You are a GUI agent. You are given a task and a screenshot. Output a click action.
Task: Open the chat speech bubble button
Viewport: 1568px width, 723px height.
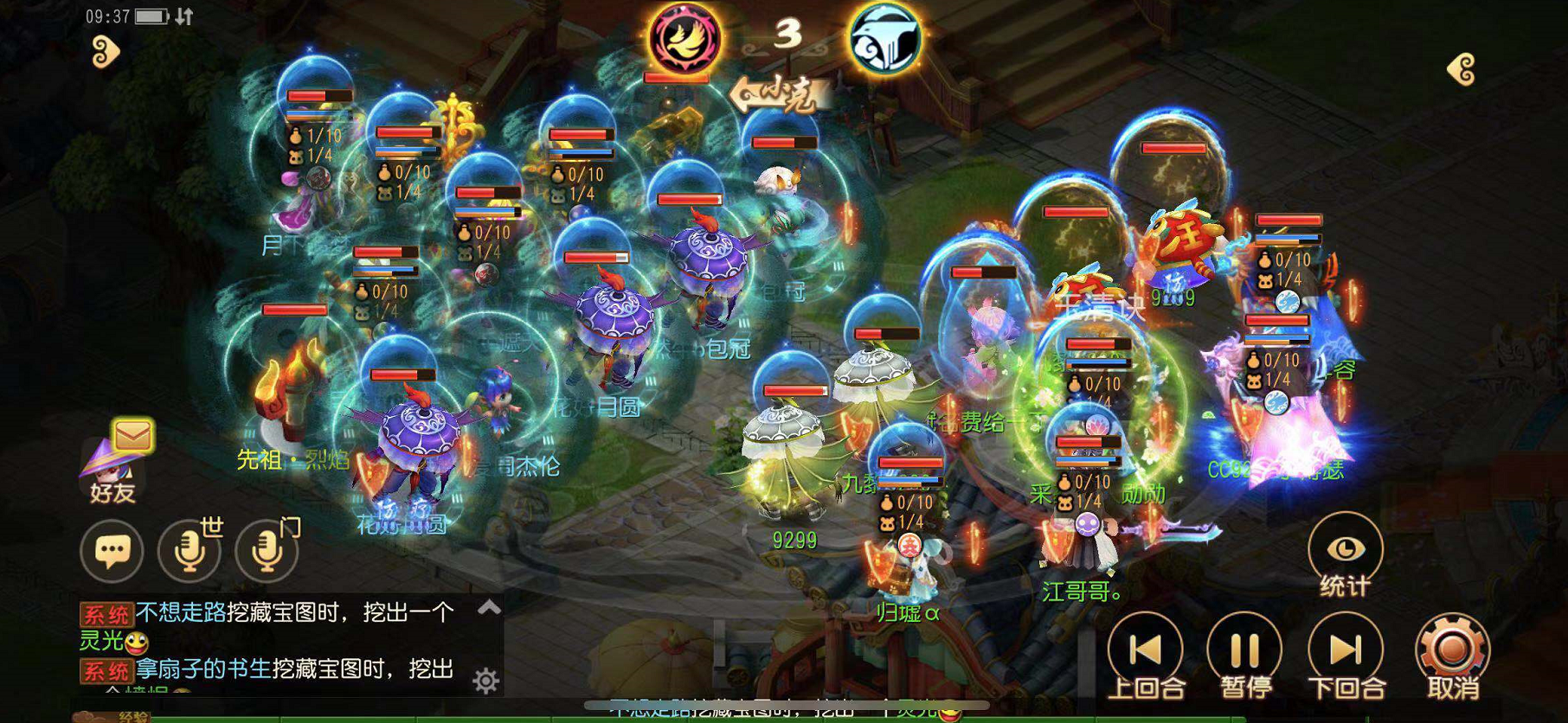click(x=112, y=550)
